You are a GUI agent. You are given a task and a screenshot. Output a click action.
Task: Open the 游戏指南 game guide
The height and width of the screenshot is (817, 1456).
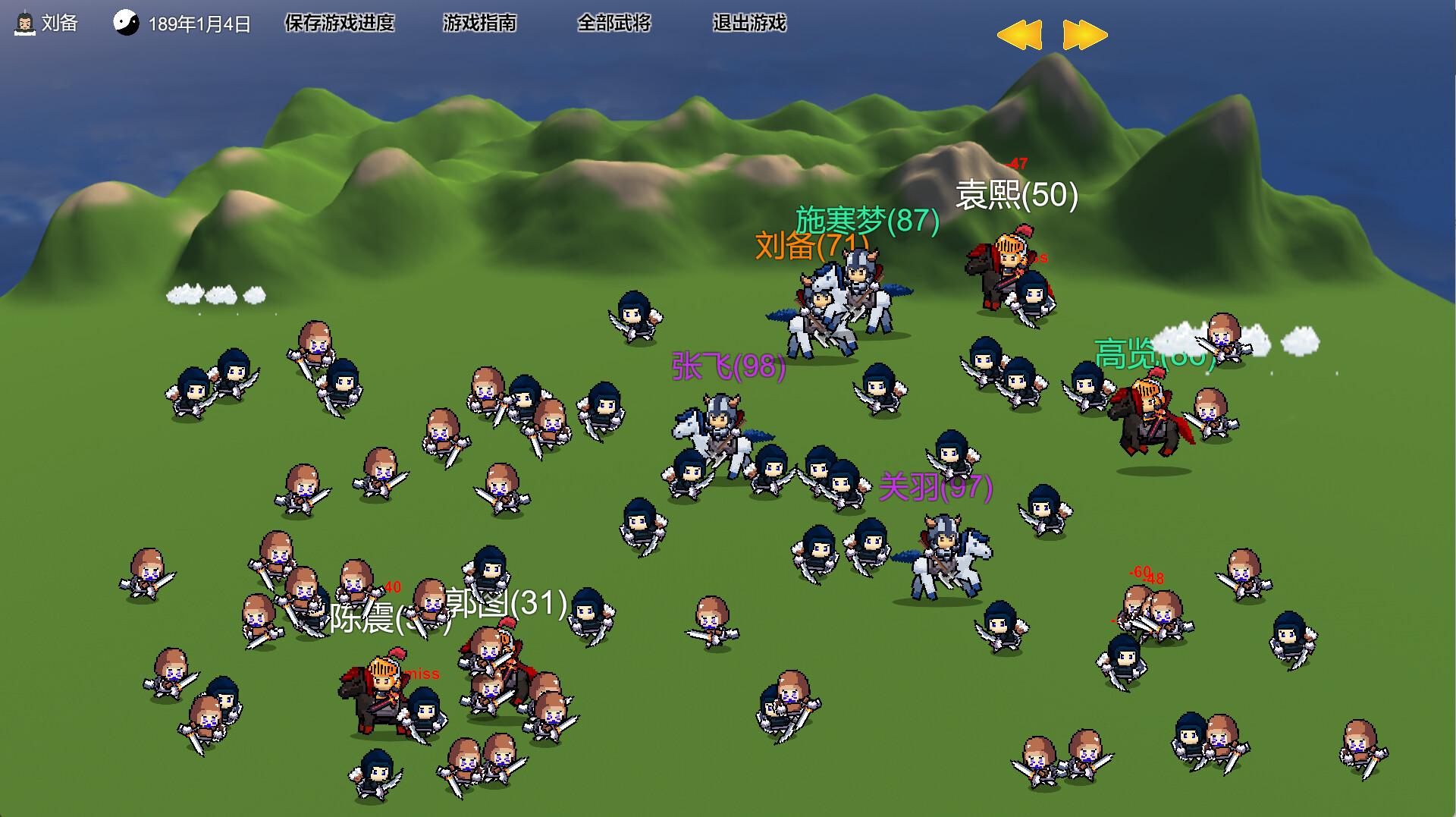(x=480, y=23)
